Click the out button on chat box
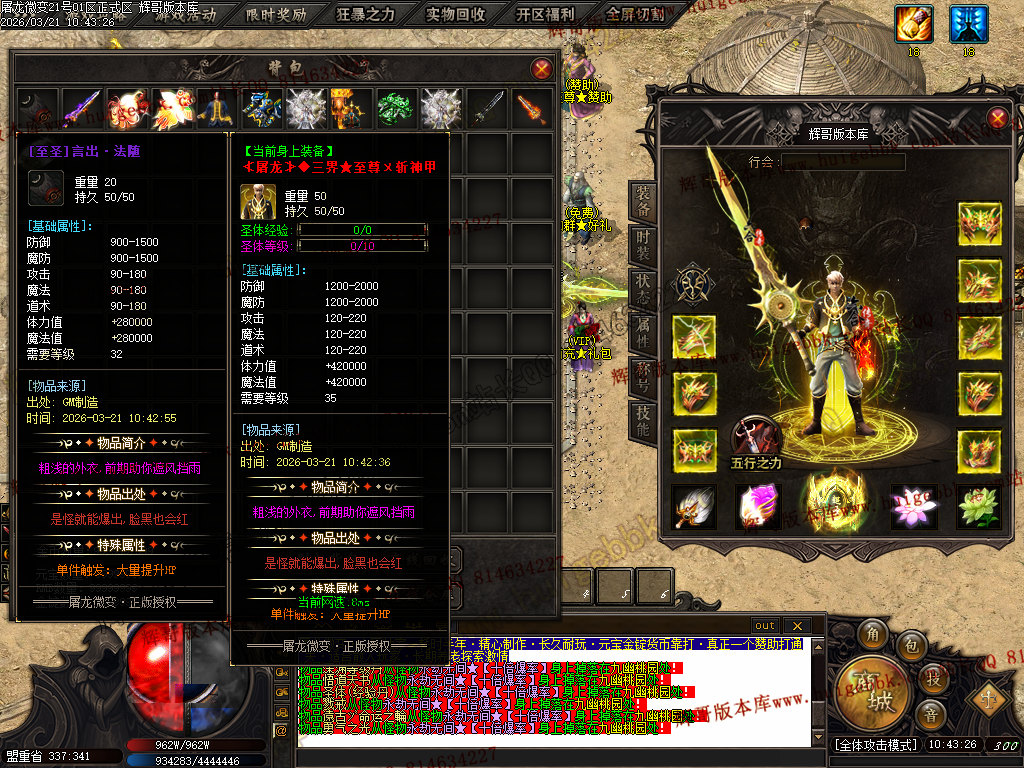 click(x=765, y=626)
